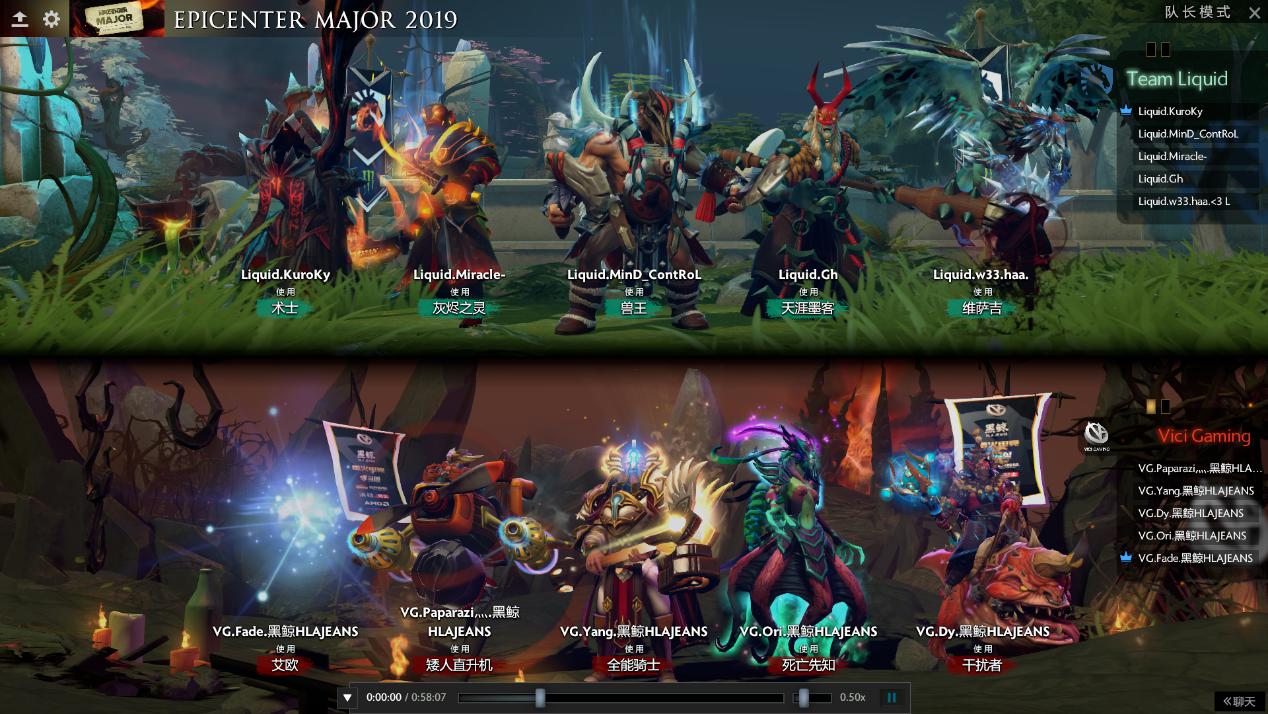
Task: Choose Liquid.Miracle- from the player list
Action: 1172,156
